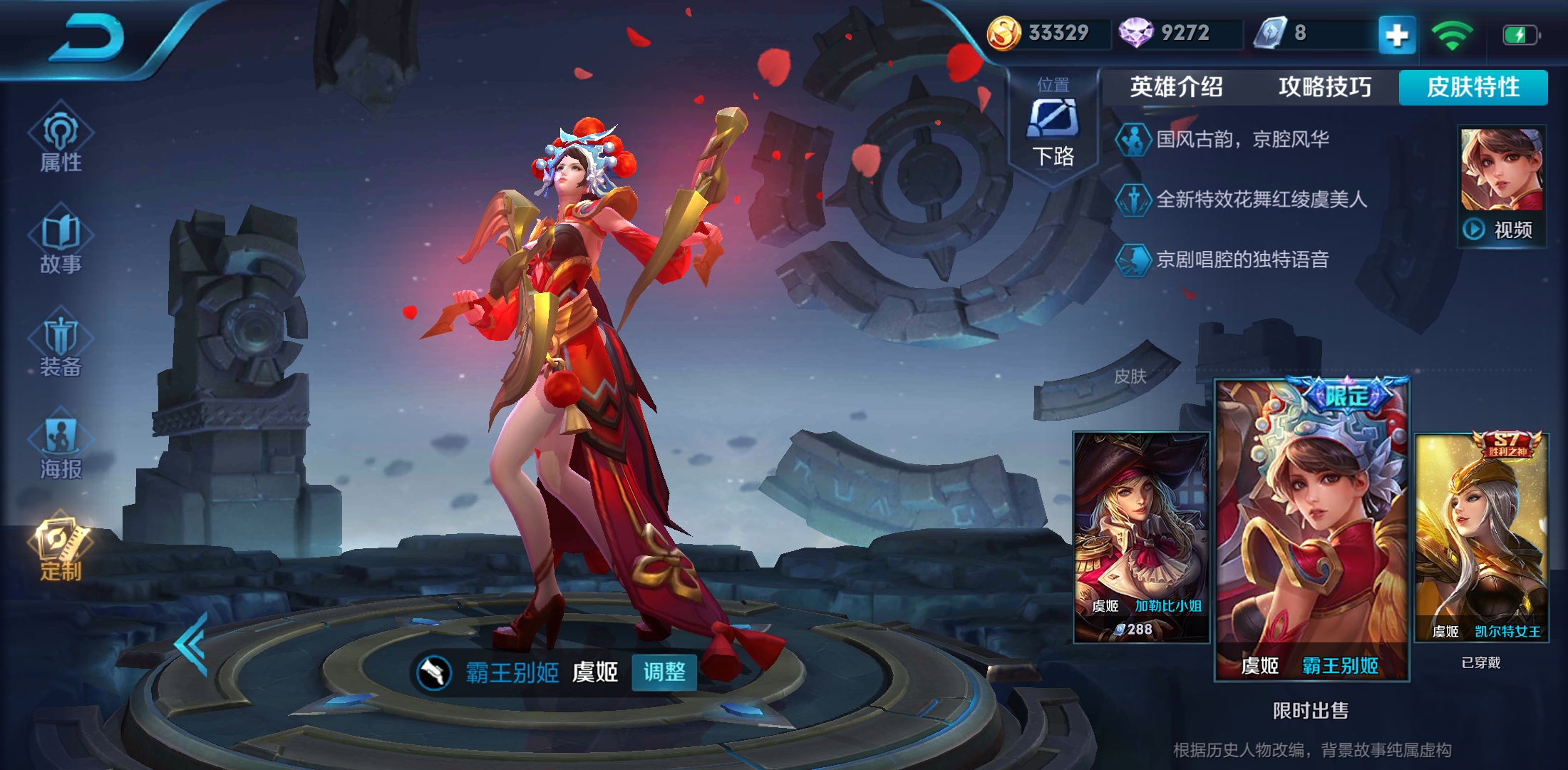Collapse the panel with the double-arrow icon
Screen dimensions: 1568x770
point(191,644)
